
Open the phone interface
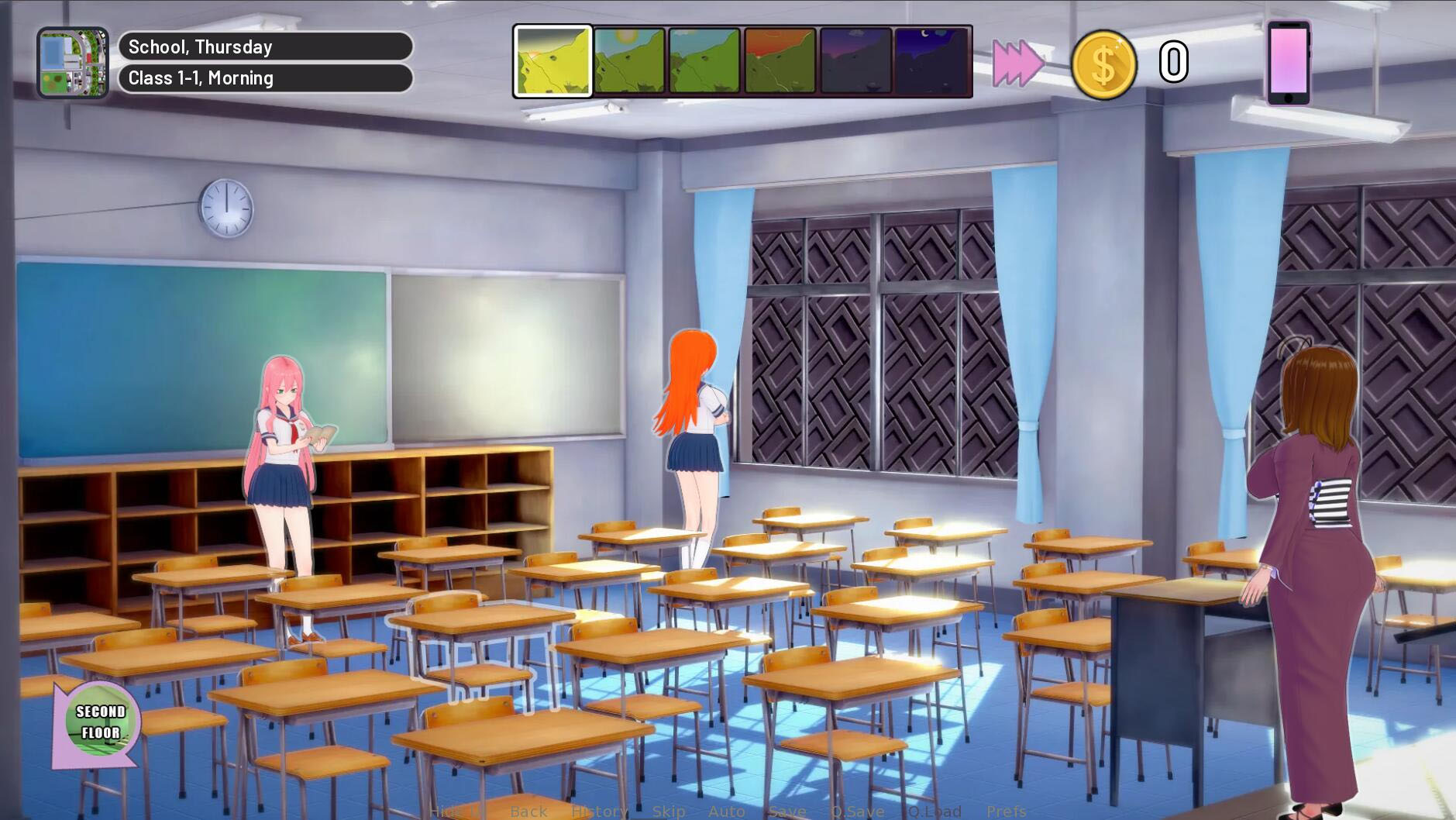click(1288, 62)
